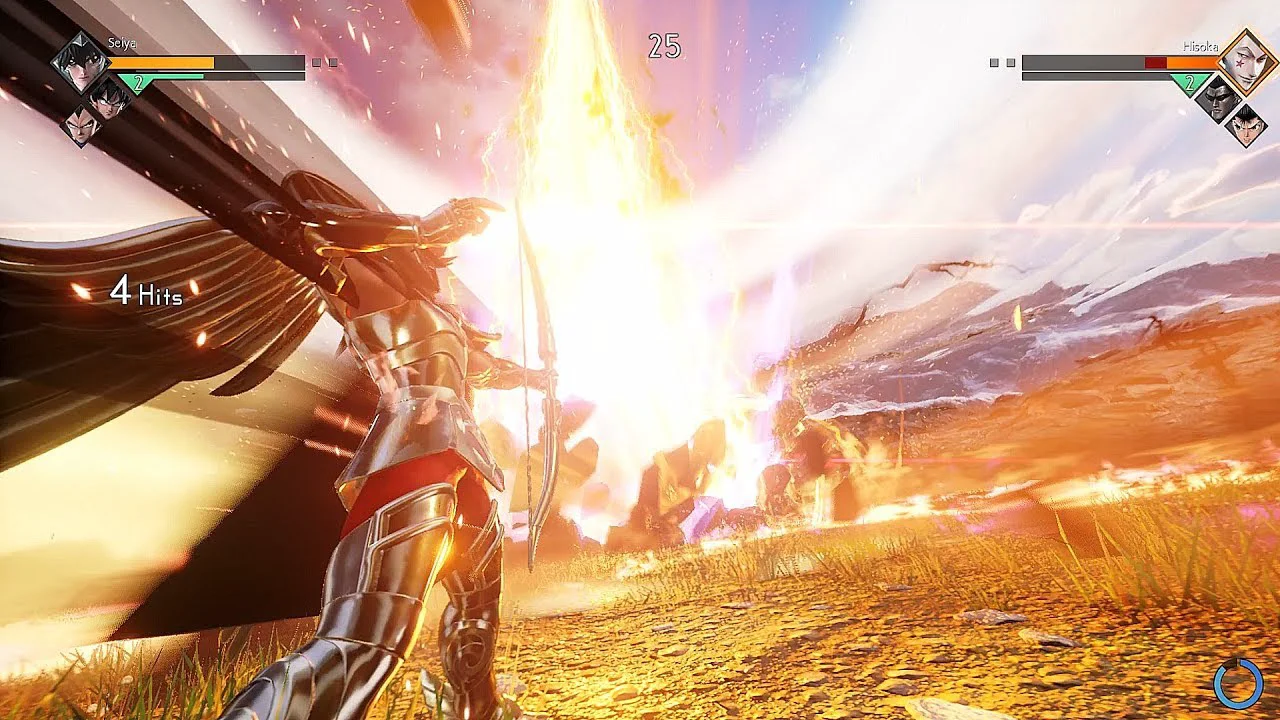Select the sunglasses-wearing opponent teammate portrait
Viewport: 1280px width, 720px height.
click(1216, 98)
